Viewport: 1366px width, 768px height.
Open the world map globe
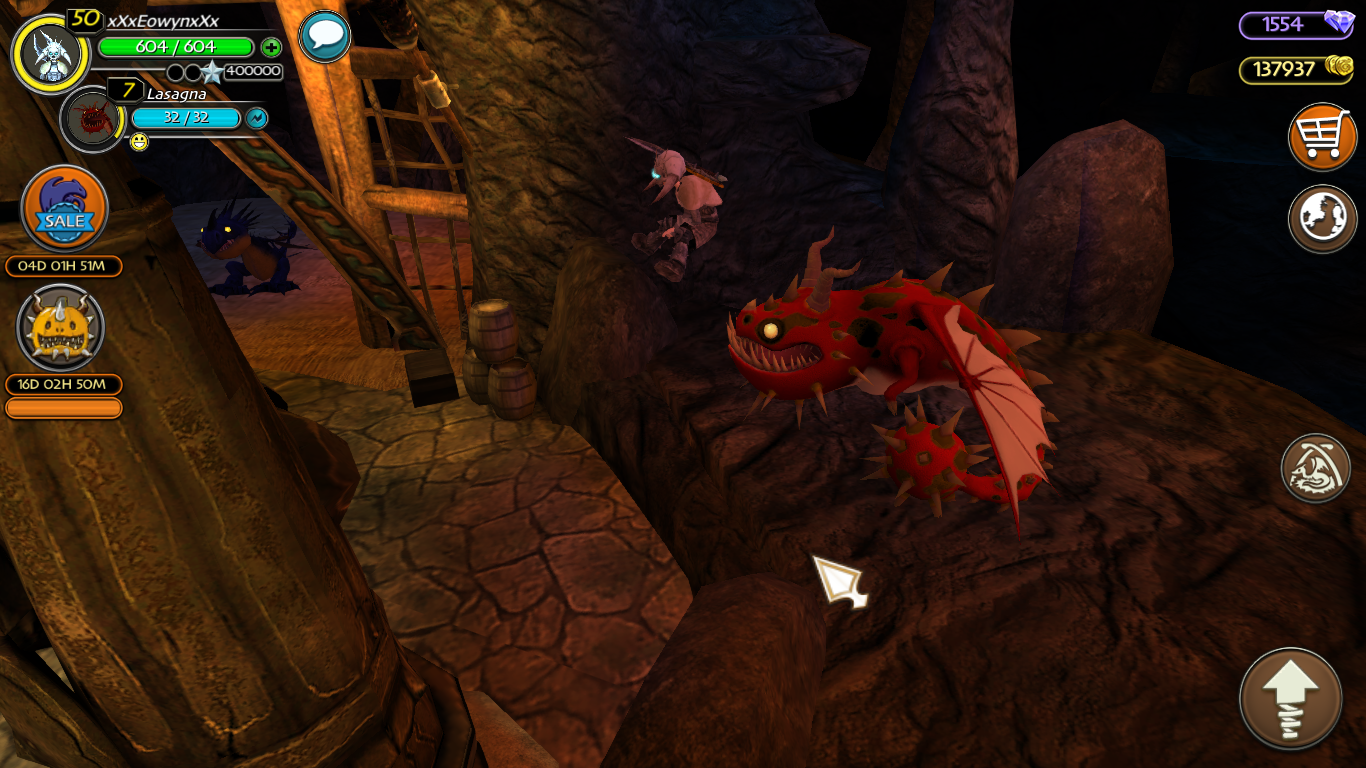[x=1322, y=218]
